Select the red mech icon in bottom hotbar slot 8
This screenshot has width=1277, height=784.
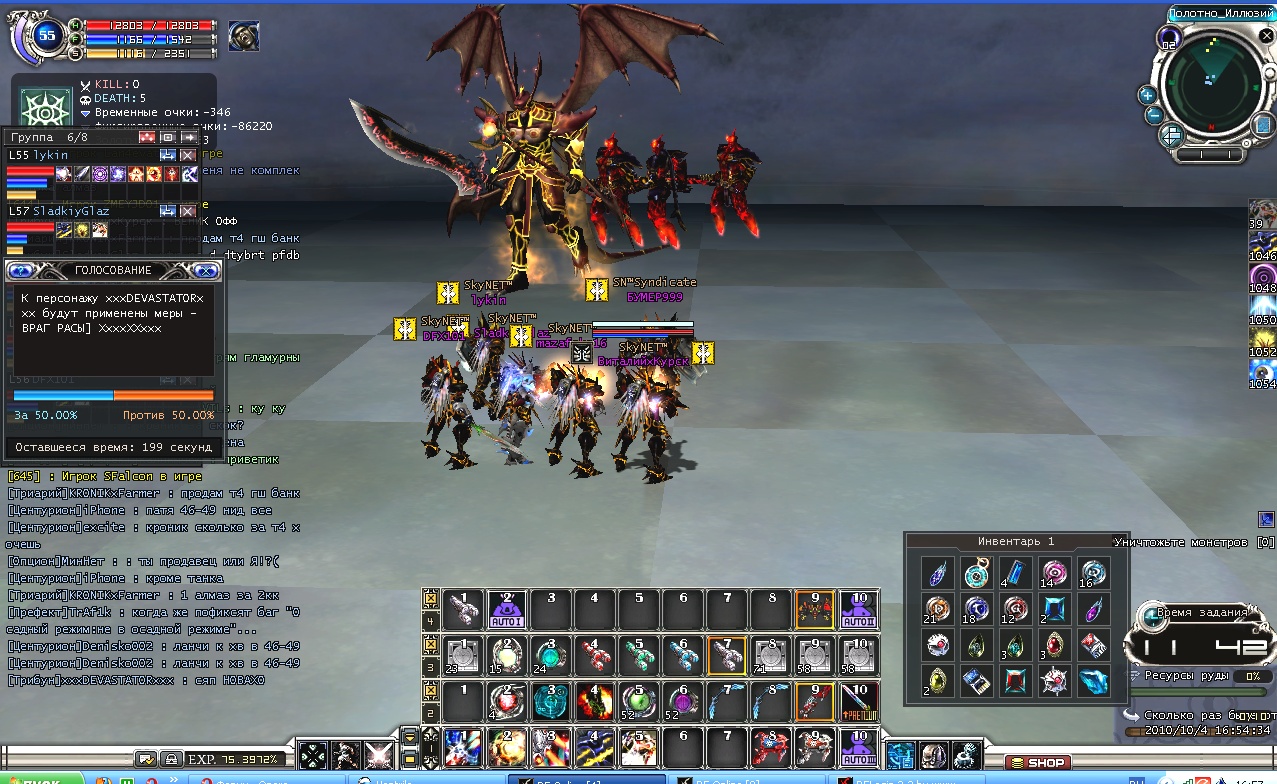point(771,747)
